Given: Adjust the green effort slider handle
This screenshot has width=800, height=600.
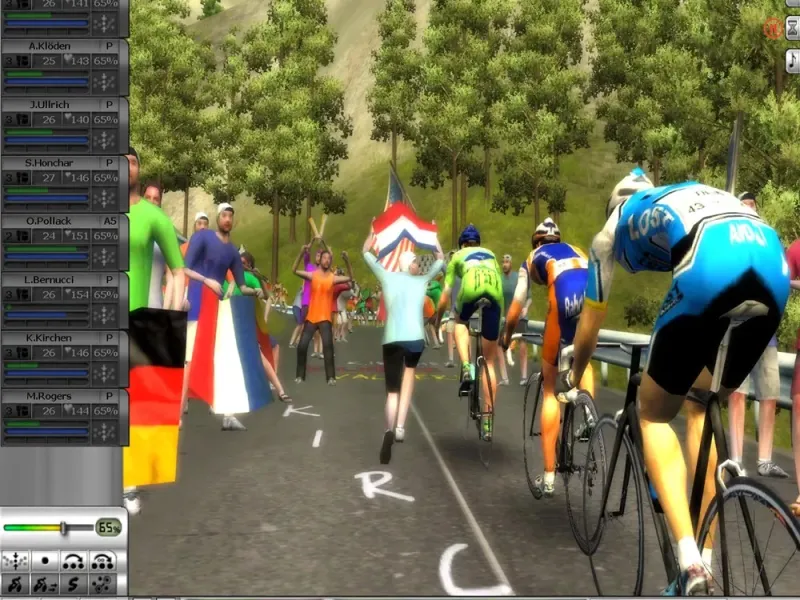Looking at the screenshot, I should coord(63,527).
